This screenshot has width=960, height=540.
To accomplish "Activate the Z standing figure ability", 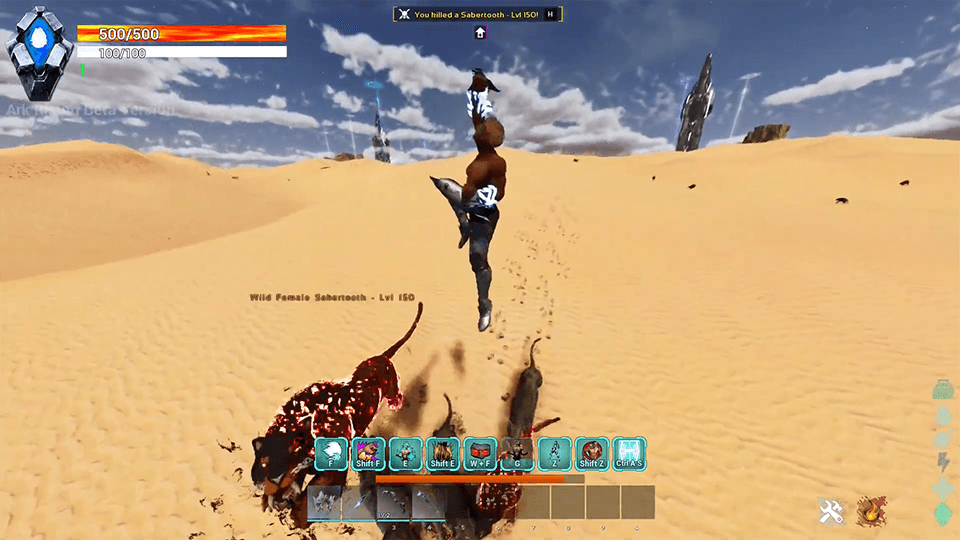I will coord(555,454).
